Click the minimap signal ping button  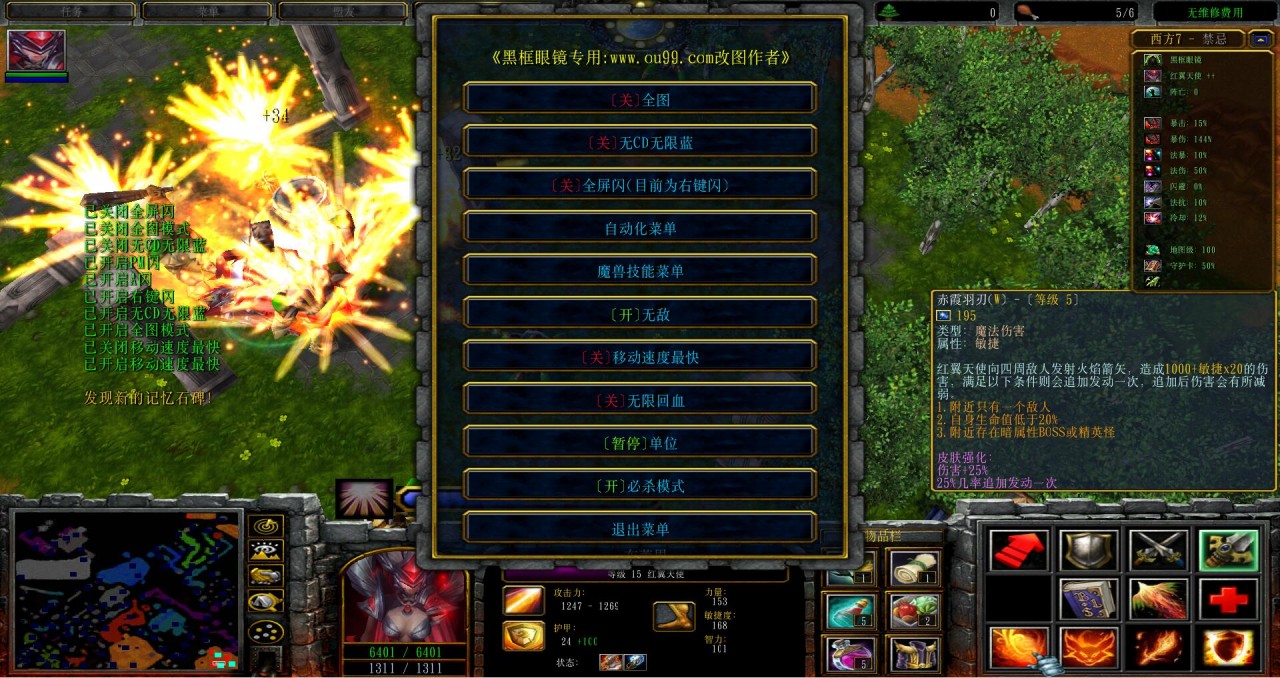[266, 525]
